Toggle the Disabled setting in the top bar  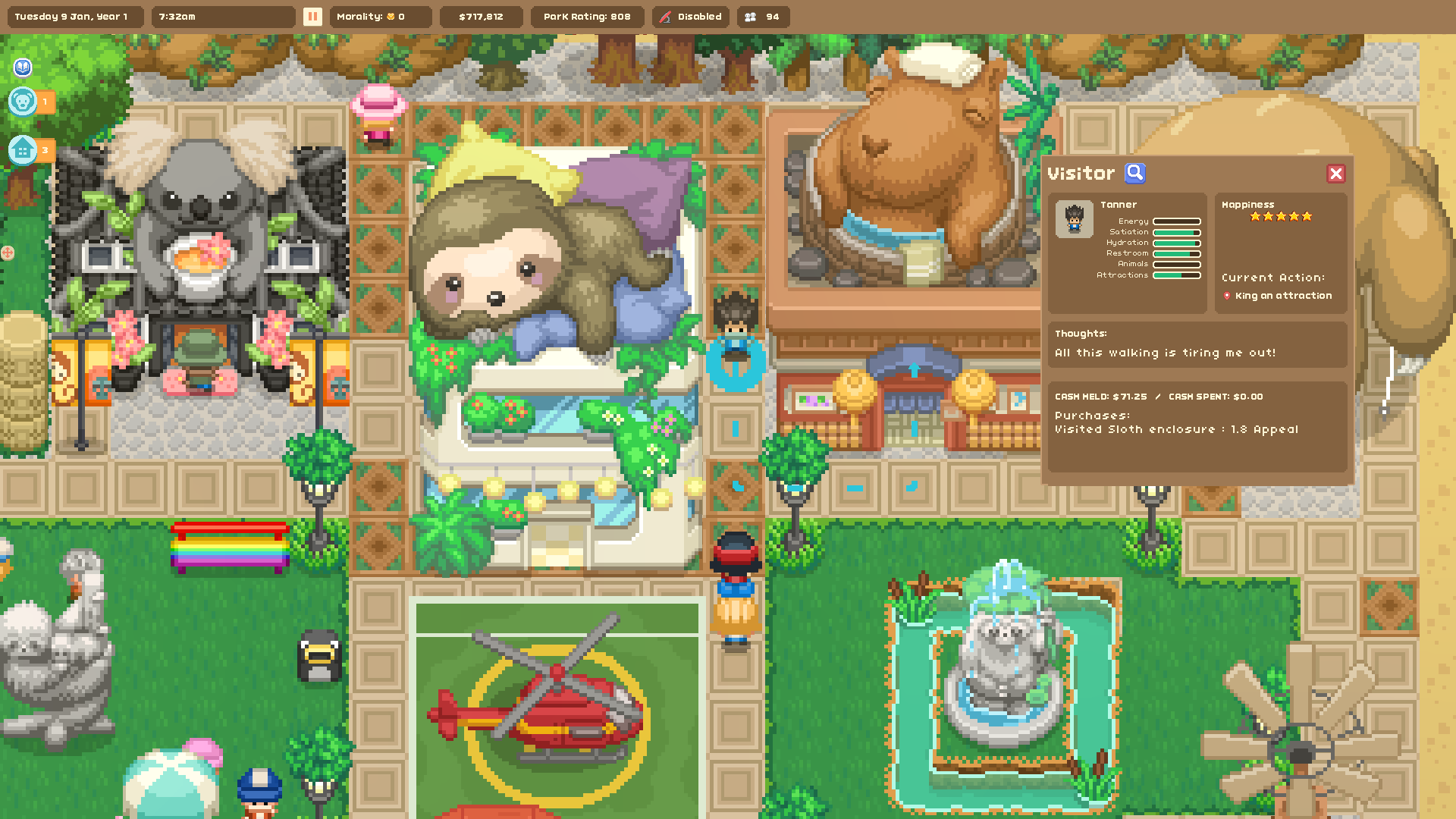[699, 16]
